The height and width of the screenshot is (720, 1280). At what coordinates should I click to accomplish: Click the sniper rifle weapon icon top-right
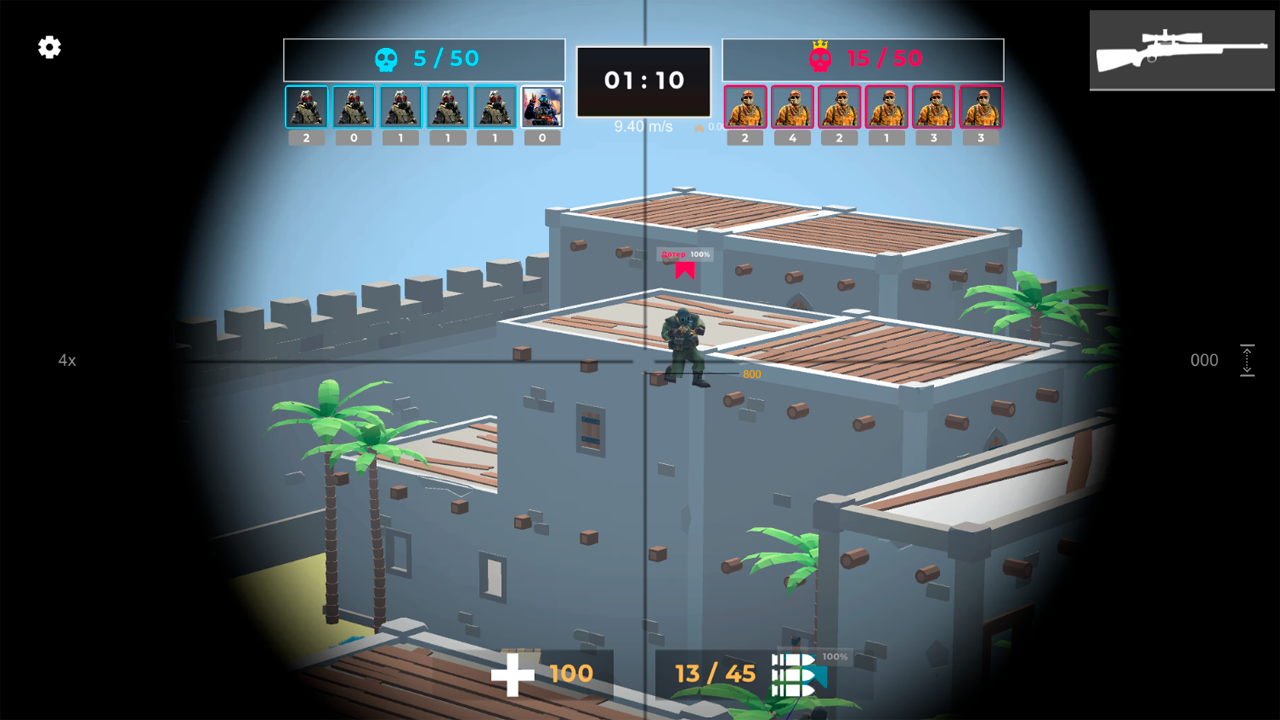[1181, 50]
